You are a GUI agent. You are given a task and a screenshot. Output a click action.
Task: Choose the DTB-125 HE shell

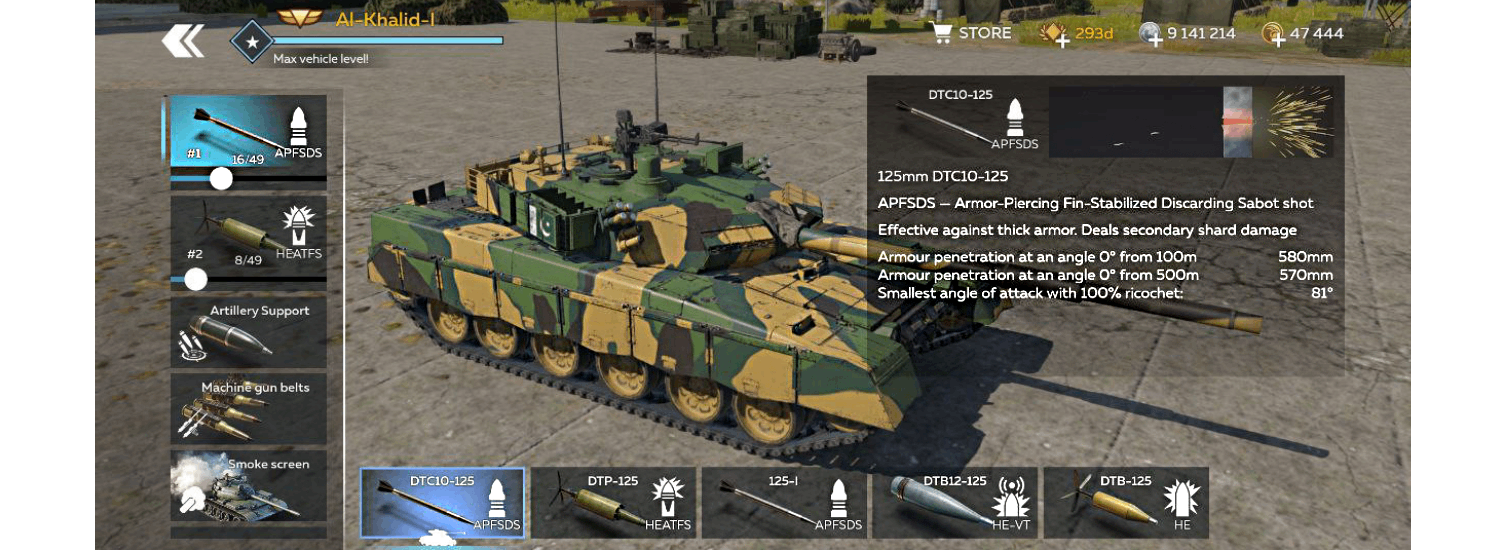click(x=1125, y=503)
